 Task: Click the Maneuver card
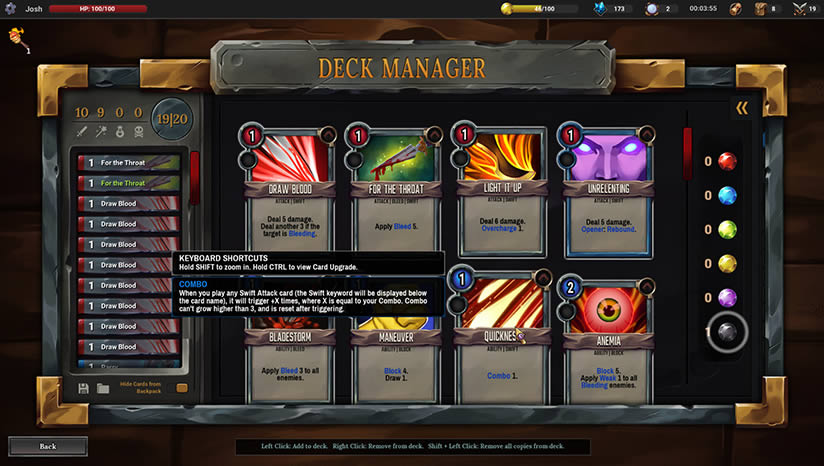point(390,350)
